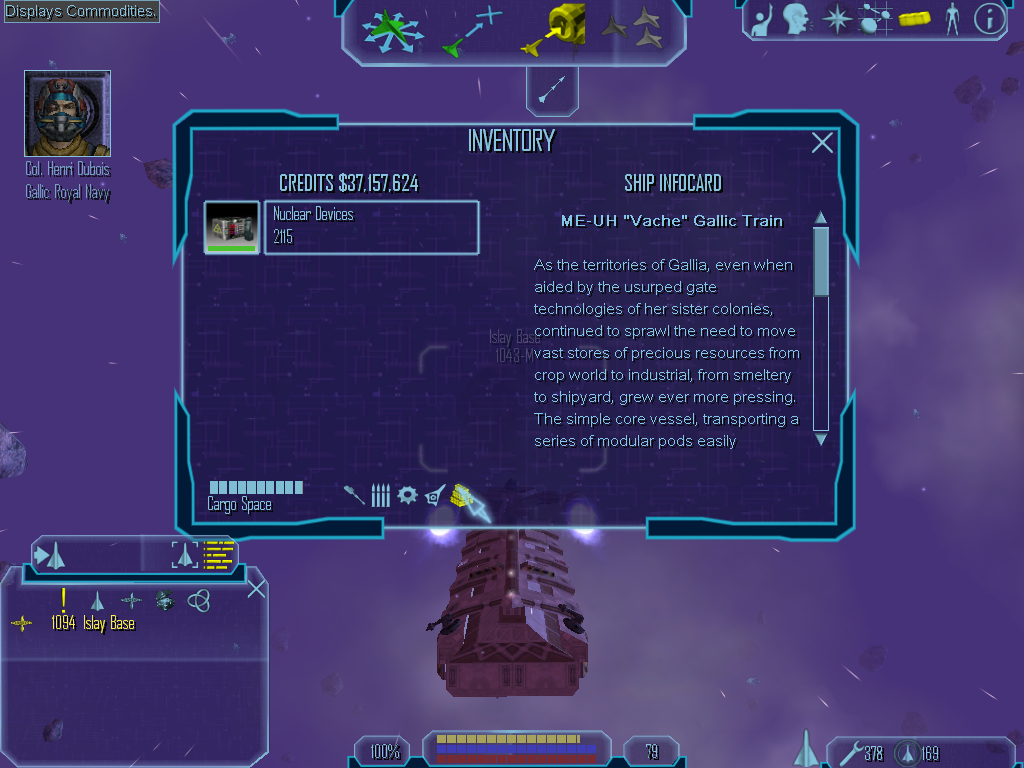Open the Information 'i' button
This screenshot has height=768, width=1024.
pos(989,18)
